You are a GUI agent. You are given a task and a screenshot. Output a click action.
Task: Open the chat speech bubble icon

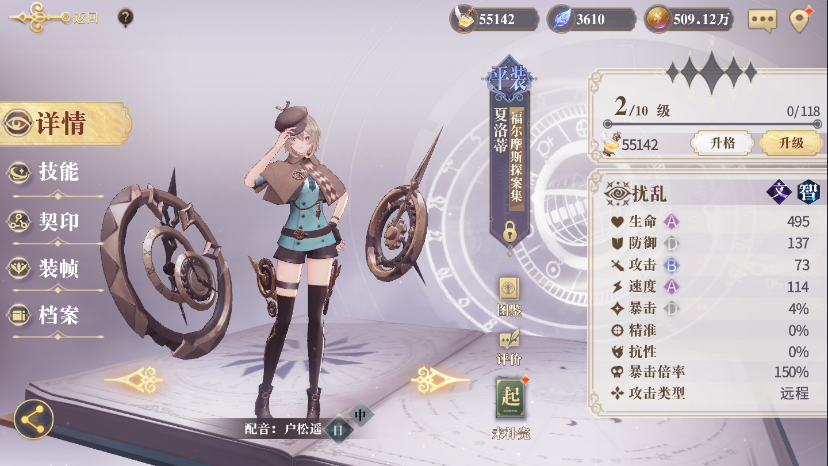(763, 19)
